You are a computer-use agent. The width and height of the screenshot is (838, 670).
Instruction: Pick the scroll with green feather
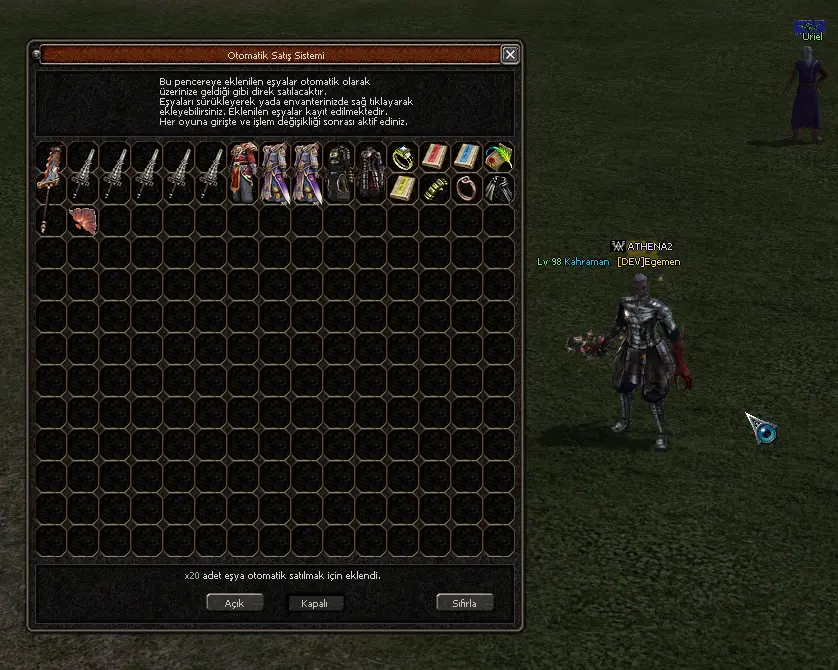[x=499, y=157]
